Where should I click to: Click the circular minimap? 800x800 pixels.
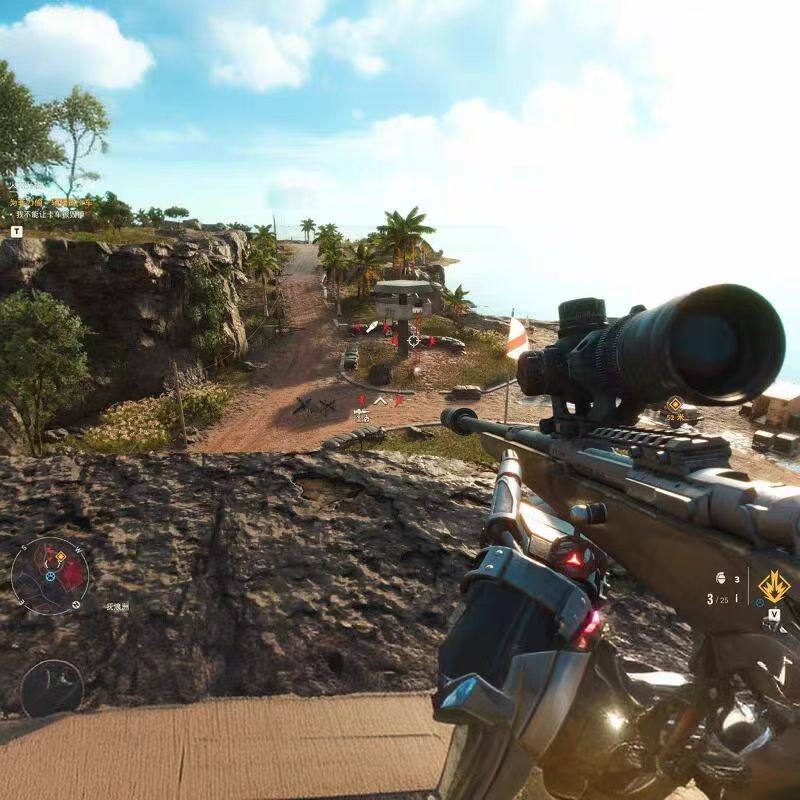point(50,575)
